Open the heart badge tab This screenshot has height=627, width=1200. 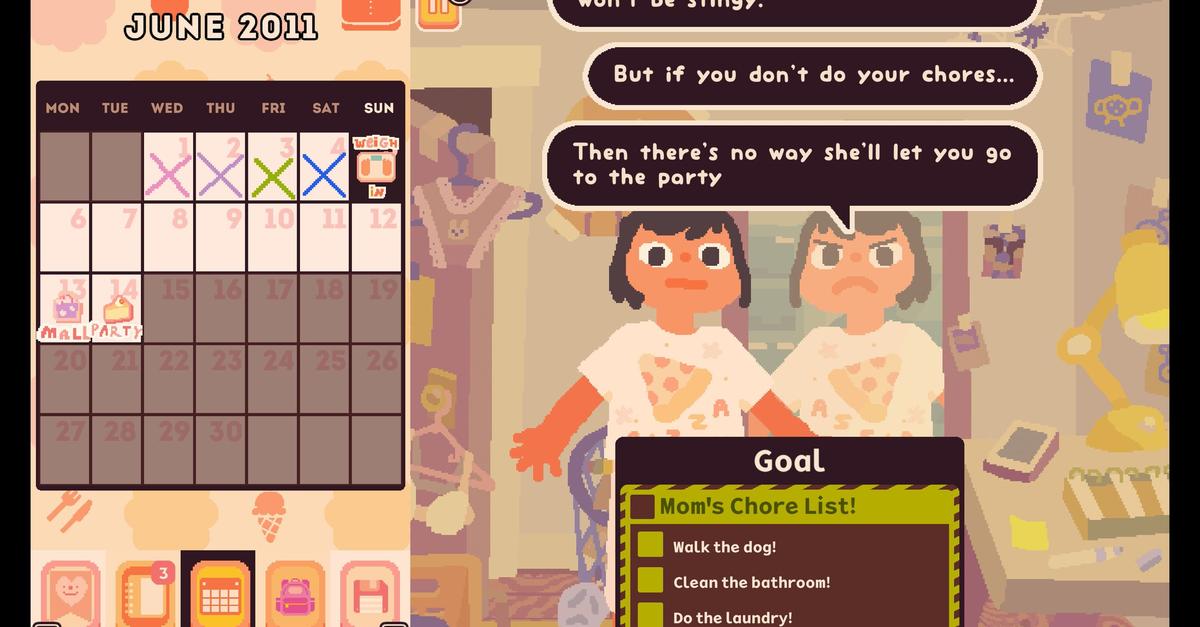(70, 594)
